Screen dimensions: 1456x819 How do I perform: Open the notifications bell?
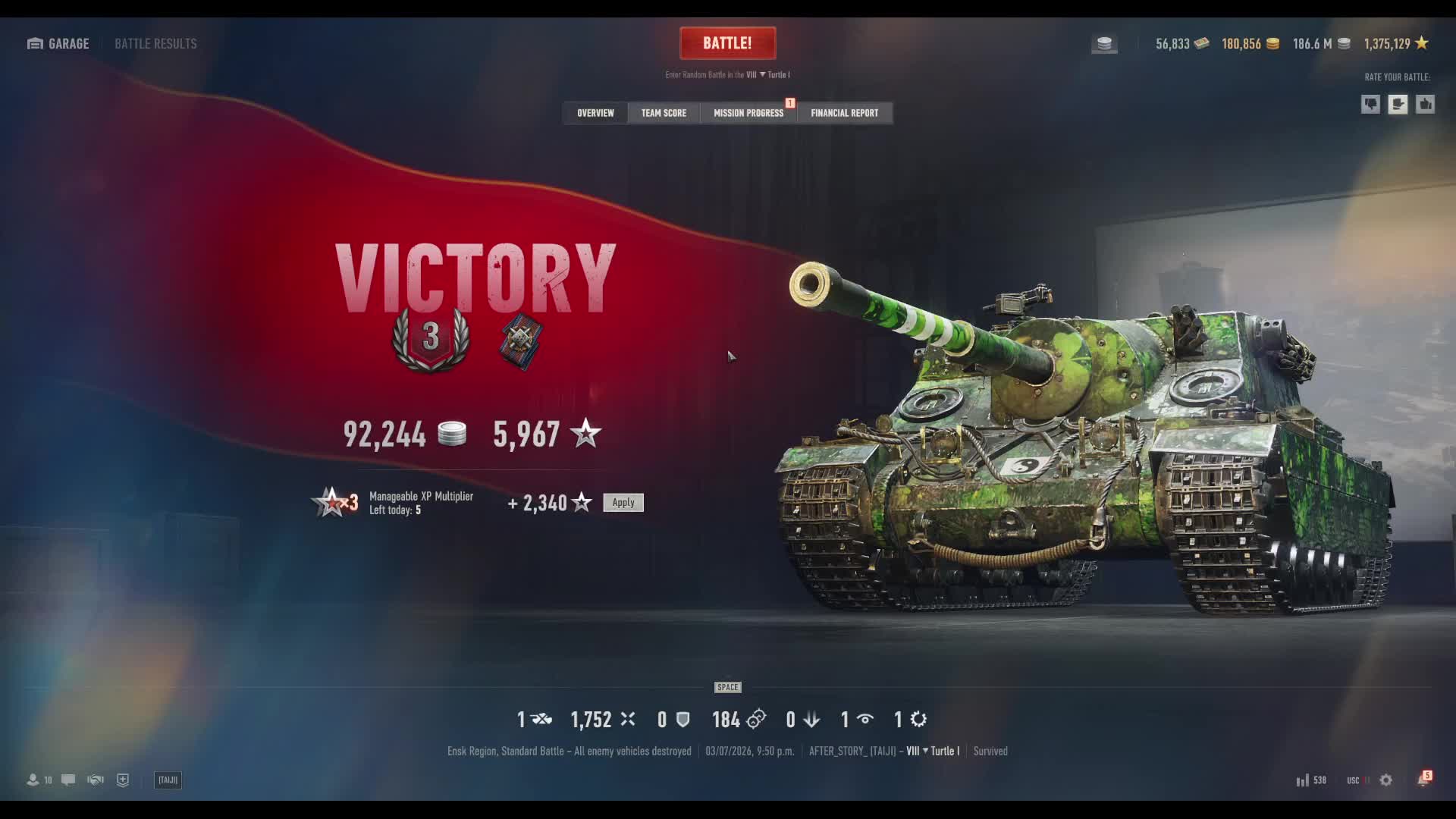click(x=1423, y=780)
